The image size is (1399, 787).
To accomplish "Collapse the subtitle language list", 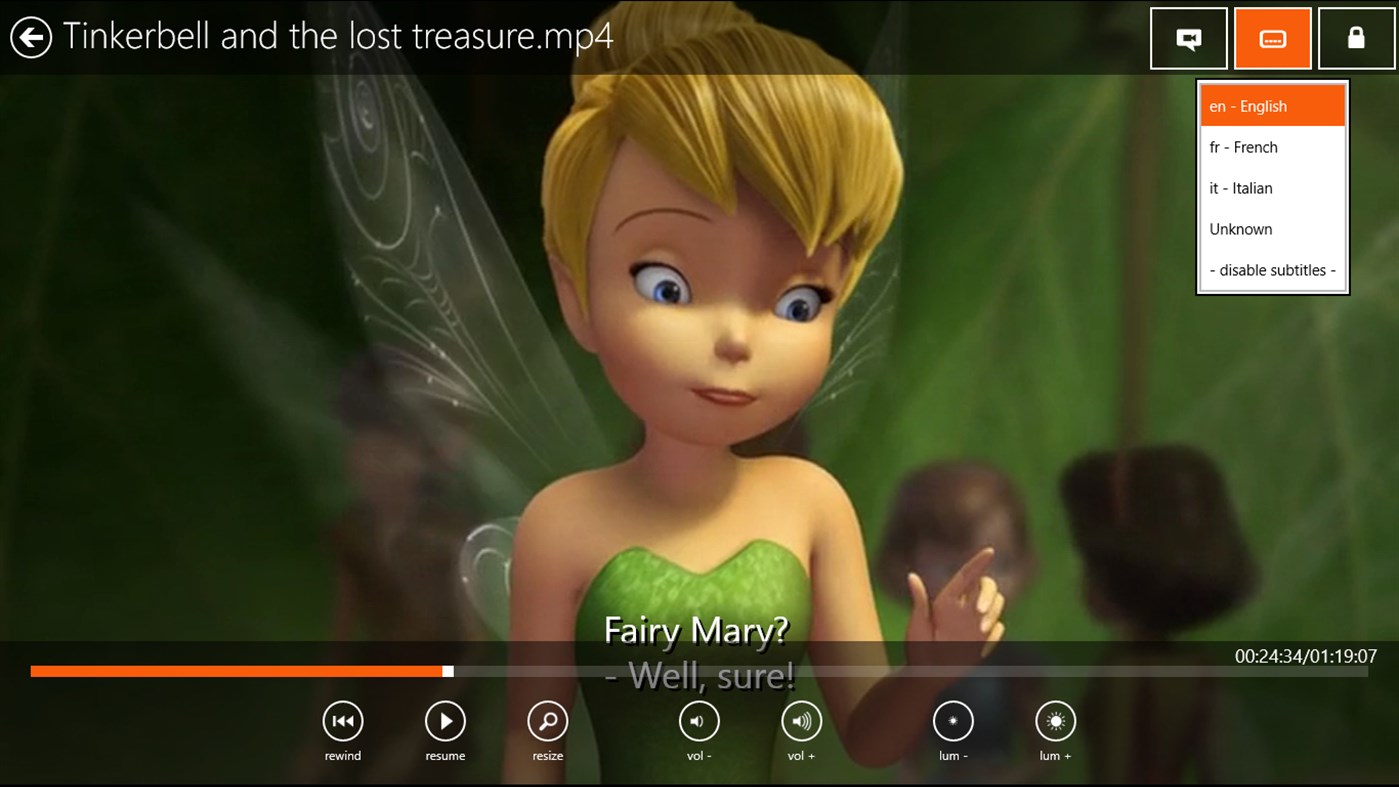I will pos(1272,38).
